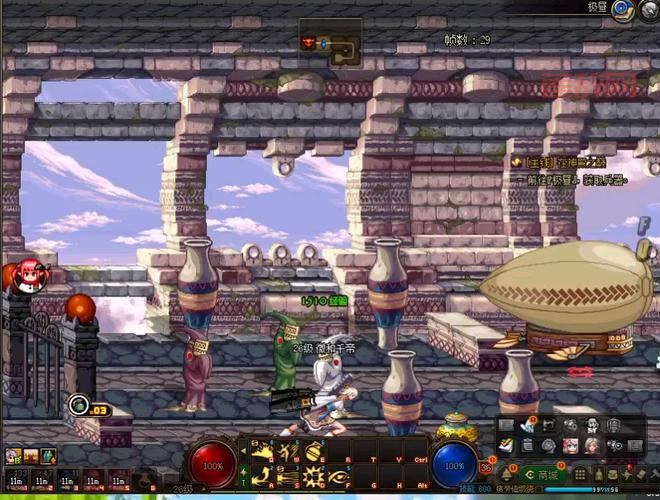
Task: Open the grid menu icon beside 商城
Action: [x=580, y=474]
